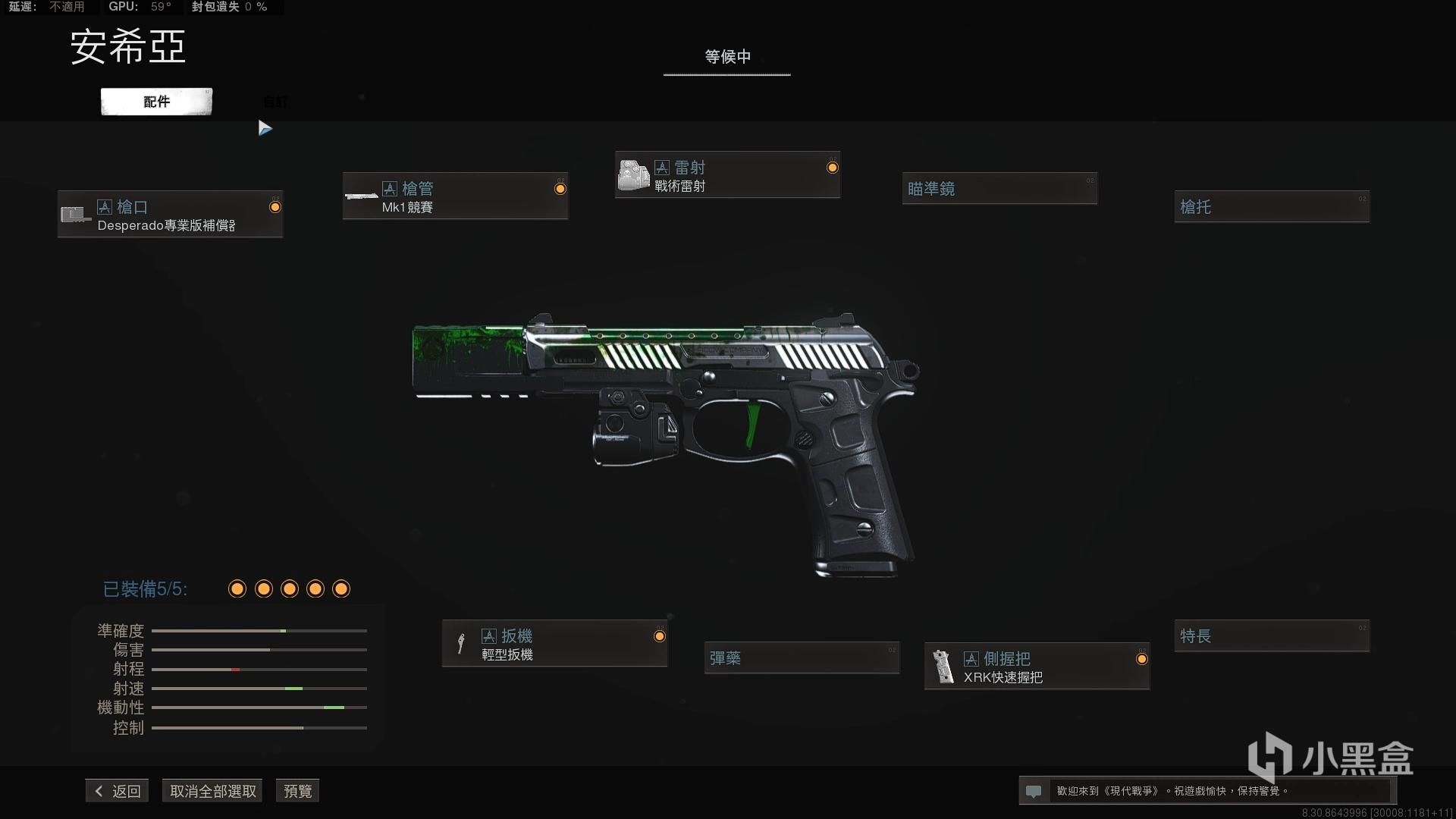Viewport: 1456px width, 819px height.
Task: Open the empty 槍托 stock slot
Action: [x=1272, y=207]
